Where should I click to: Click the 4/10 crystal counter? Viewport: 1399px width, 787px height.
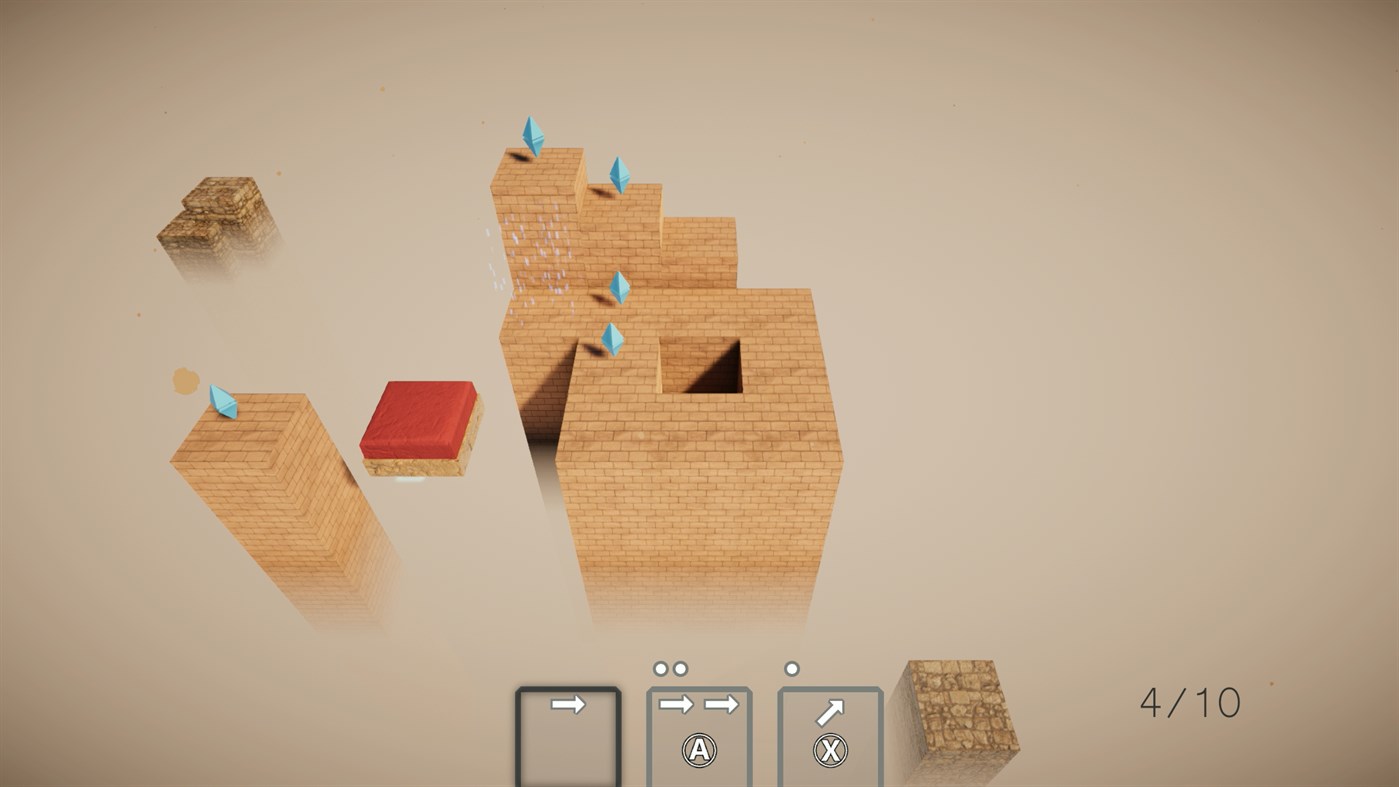coord(1190,703)
